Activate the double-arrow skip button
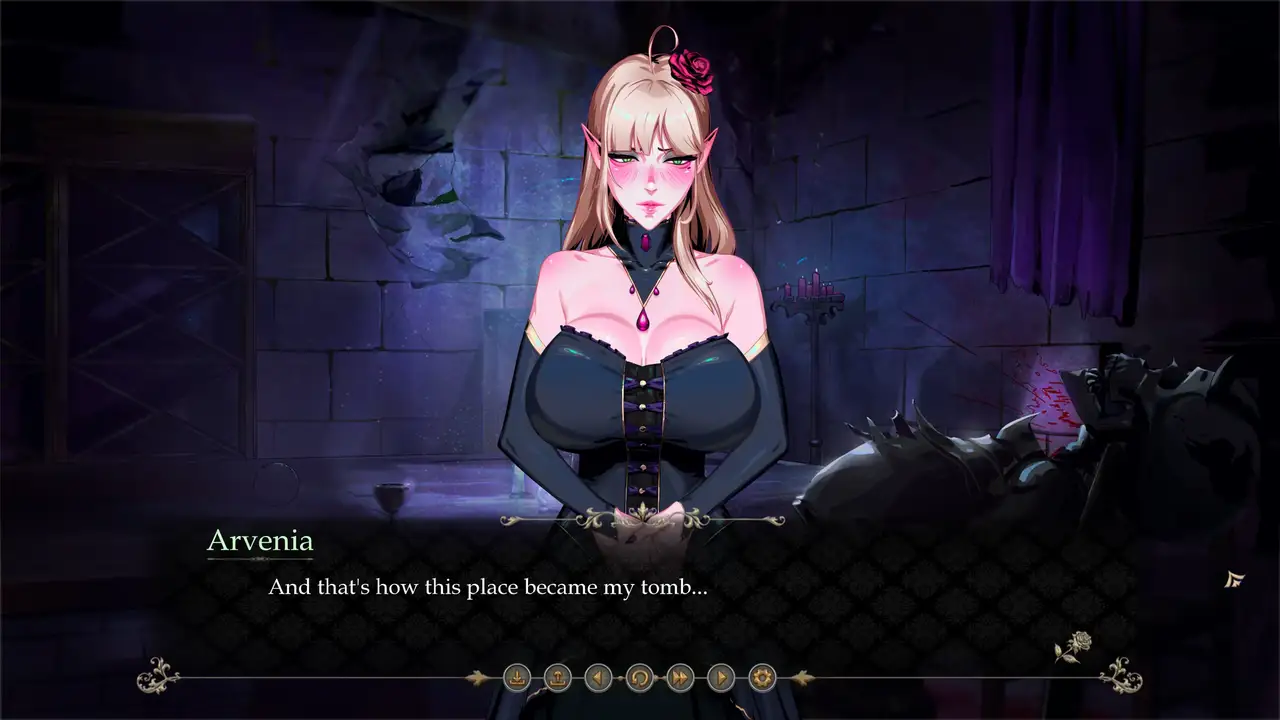 pos(680,678)
